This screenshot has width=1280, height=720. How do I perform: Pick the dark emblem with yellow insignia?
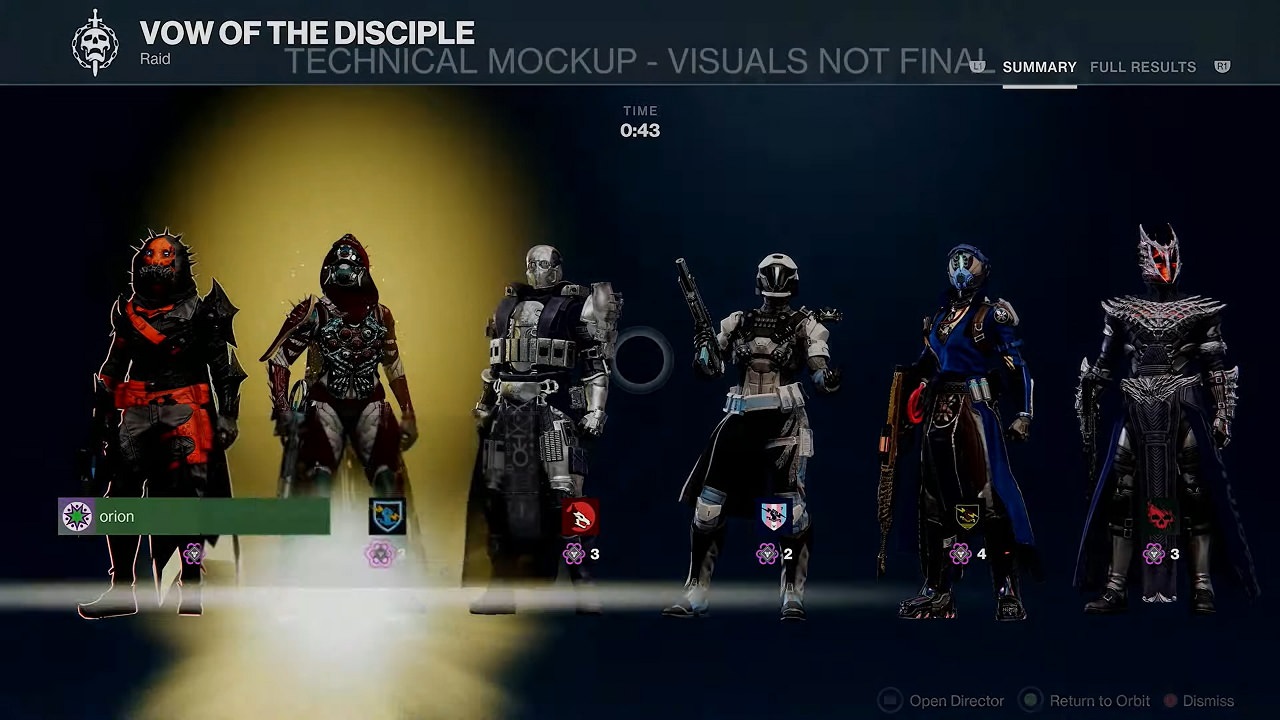tap(967, 516)
